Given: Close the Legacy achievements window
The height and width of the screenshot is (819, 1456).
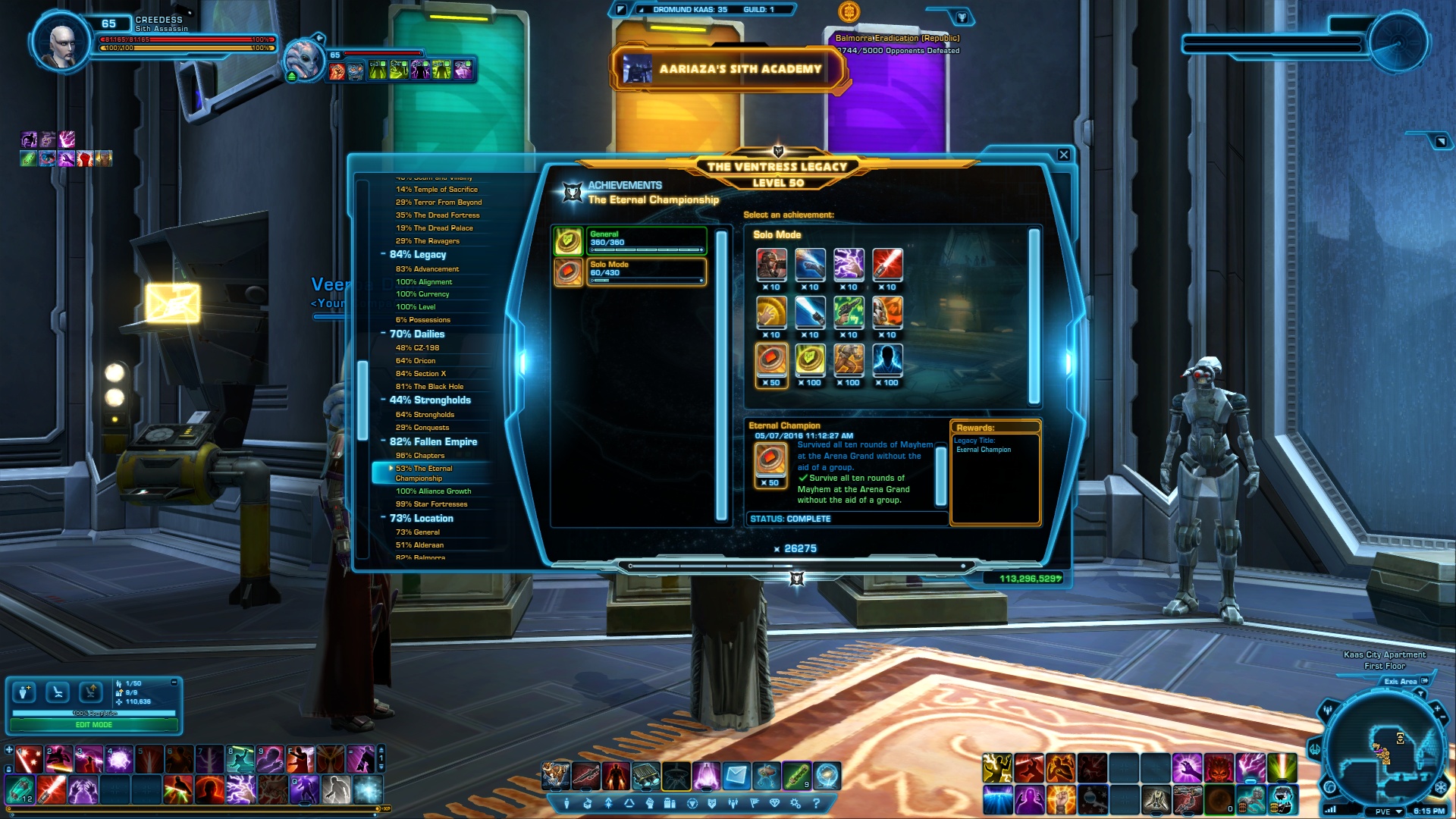Looking at the screenshot, I should coord(1063,155).
